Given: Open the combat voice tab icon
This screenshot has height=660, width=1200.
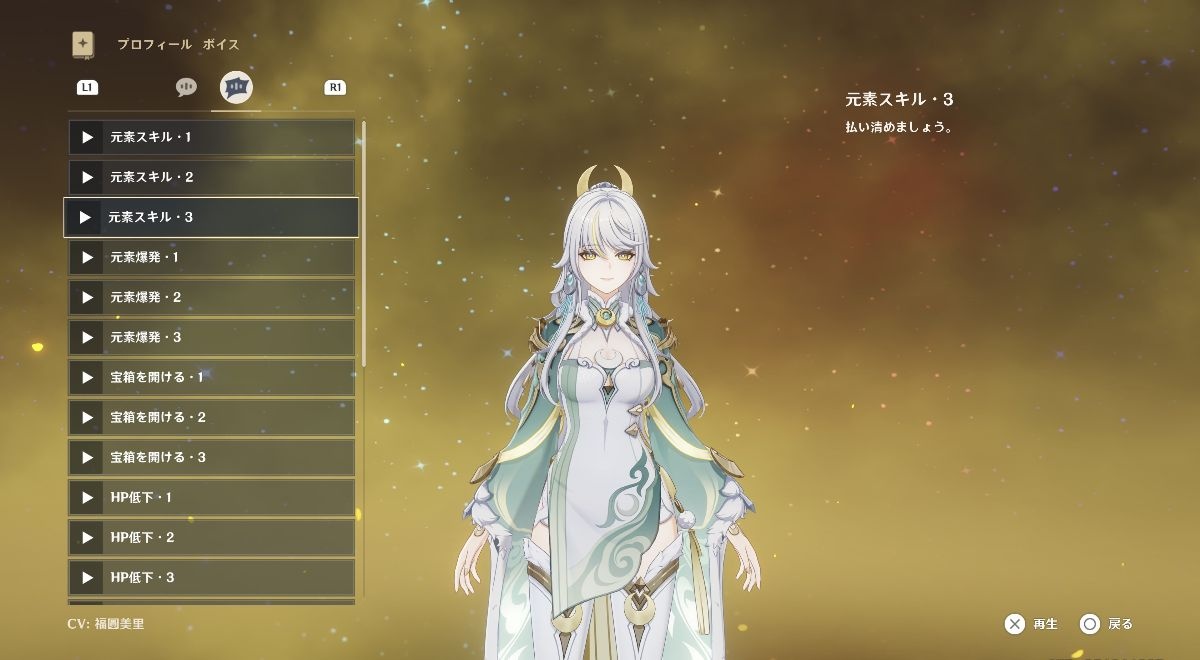Looking at the screenshot, I should [236, 87].
